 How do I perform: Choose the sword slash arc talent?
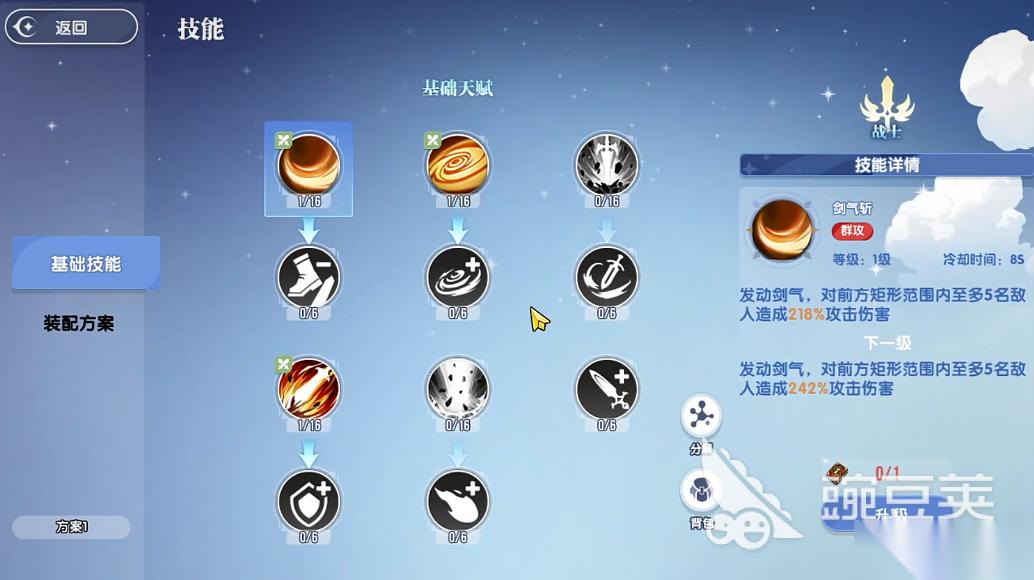[607, 277]
